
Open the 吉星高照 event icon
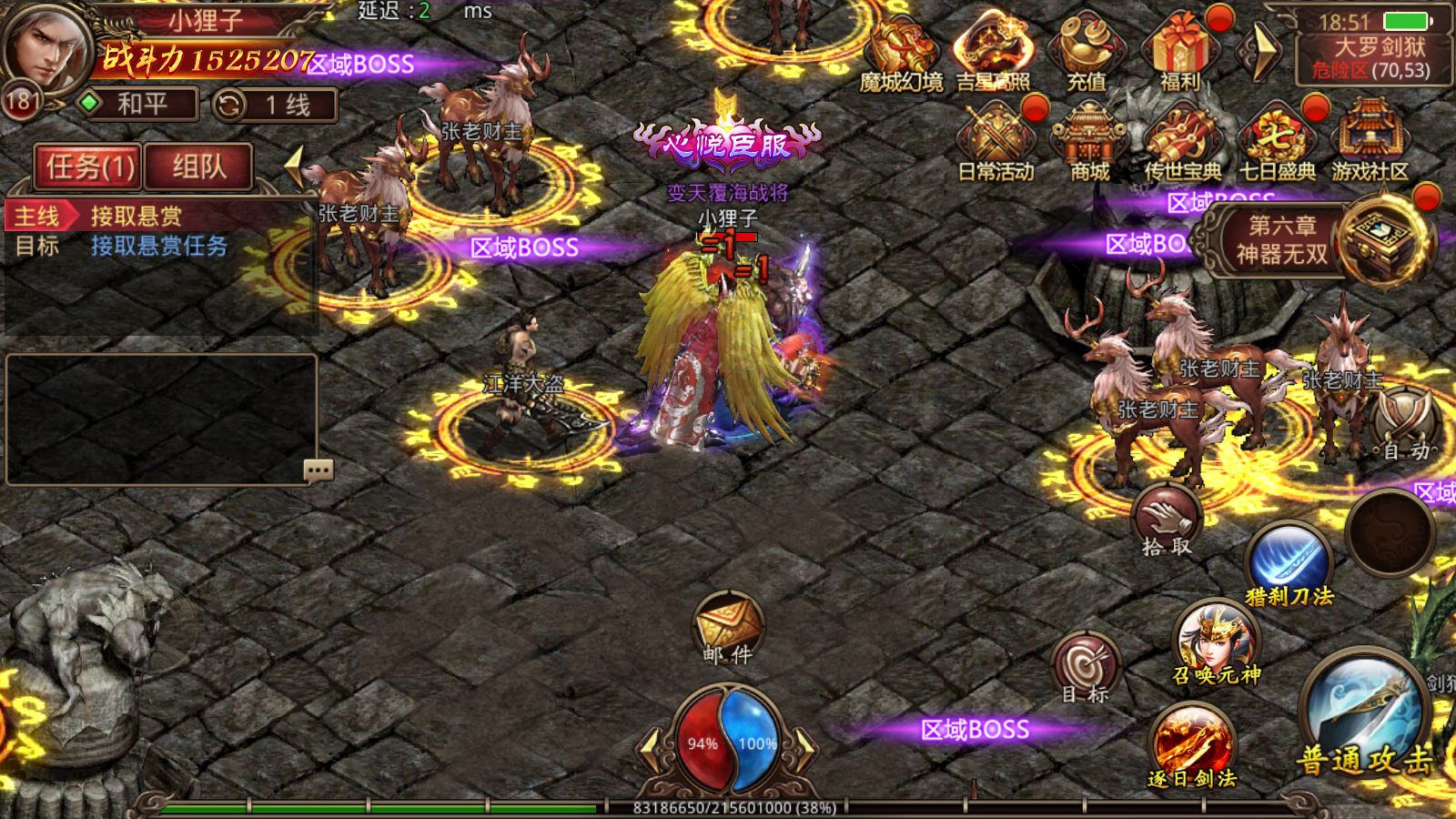pos(993,52)
